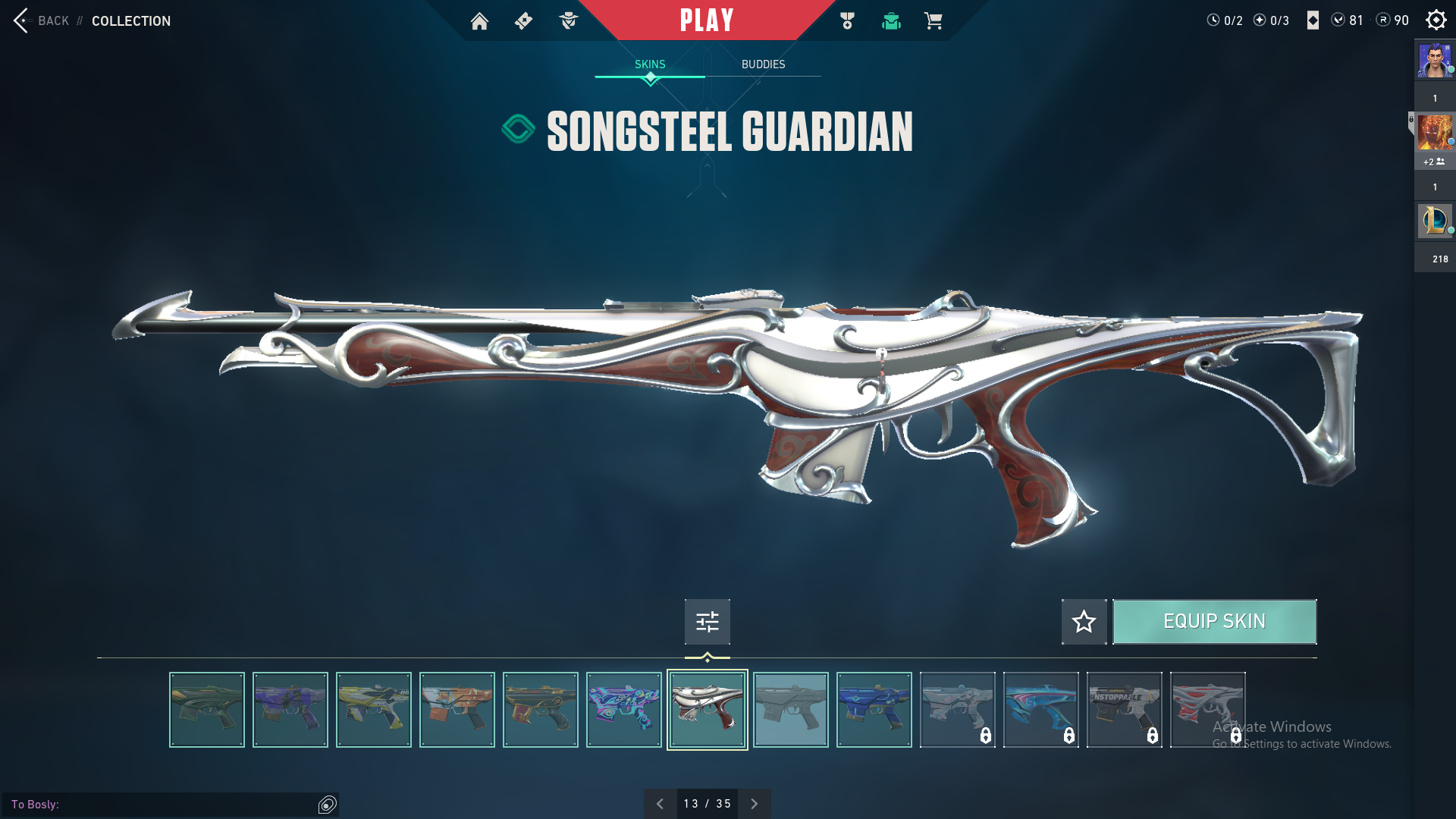Screen dimensions: 1456x819
Task: Open the home screen icon
Action: click(x=479, y=21)
